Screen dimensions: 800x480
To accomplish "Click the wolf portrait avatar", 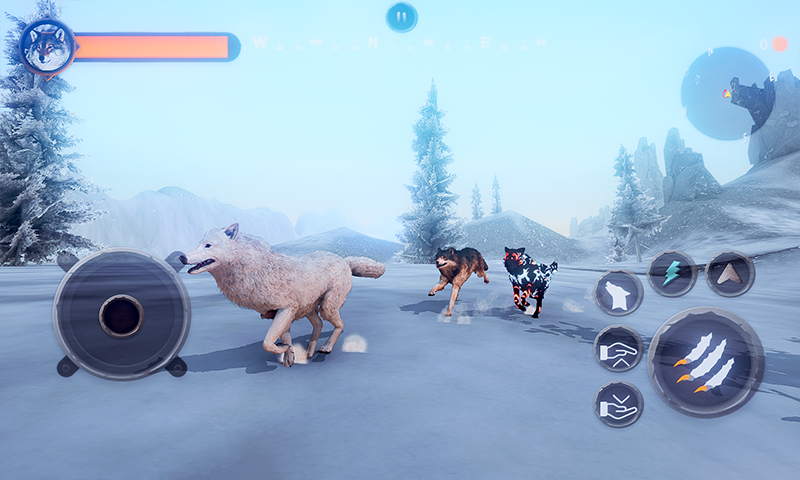I will tap(47, 47).
